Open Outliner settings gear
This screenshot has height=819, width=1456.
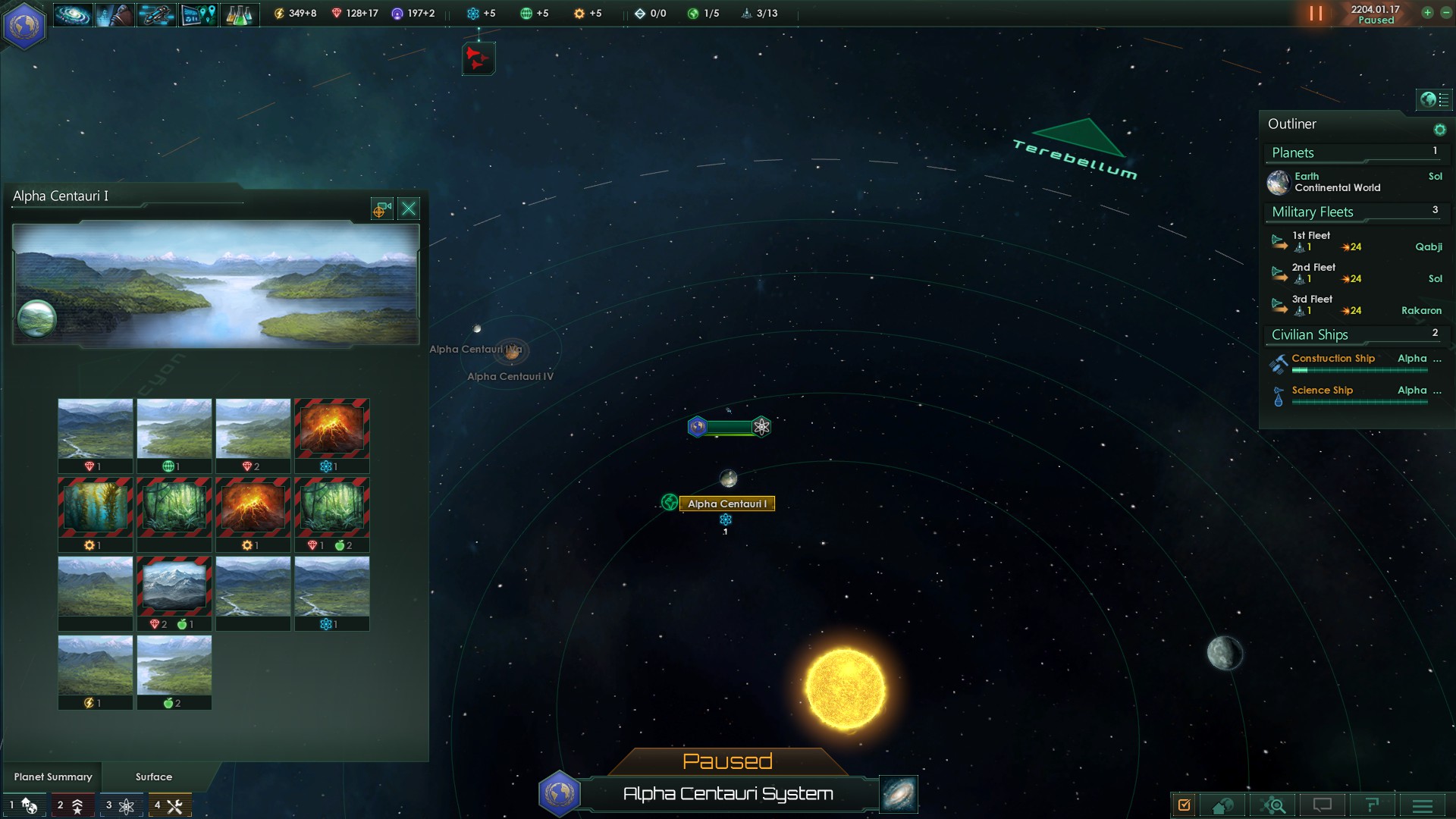pyautogui.click(x=1439, y=130)
